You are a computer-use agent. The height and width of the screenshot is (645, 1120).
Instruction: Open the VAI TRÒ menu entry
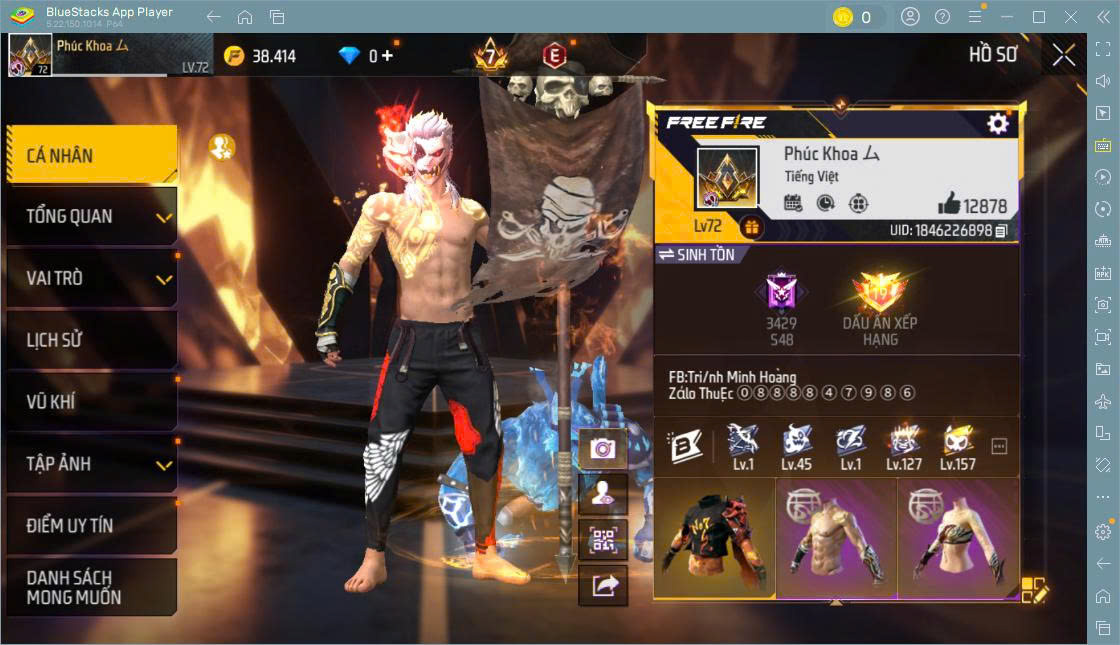coord(92,278)
